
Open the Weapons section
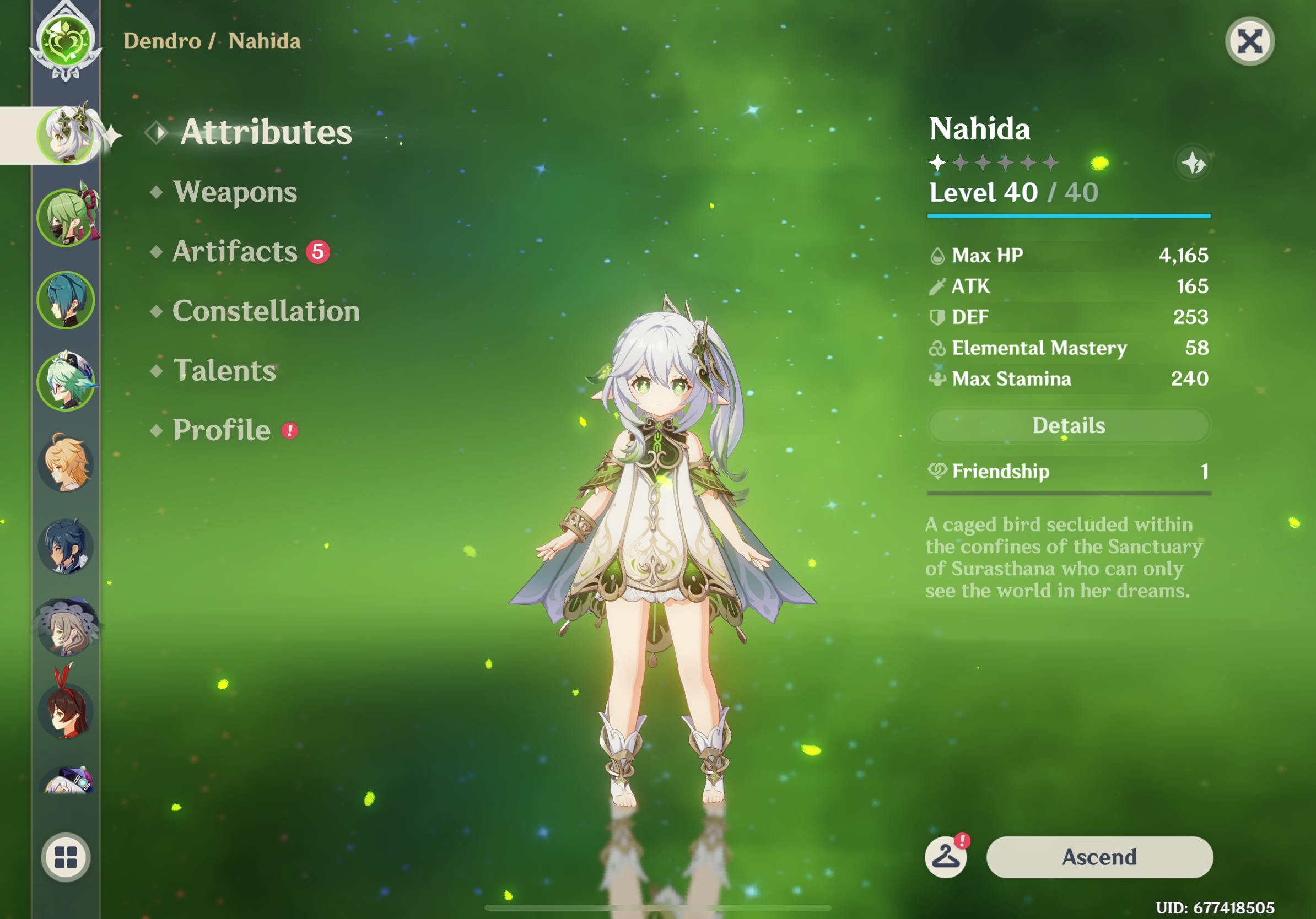pyautogui.click(x=235, y=192)
